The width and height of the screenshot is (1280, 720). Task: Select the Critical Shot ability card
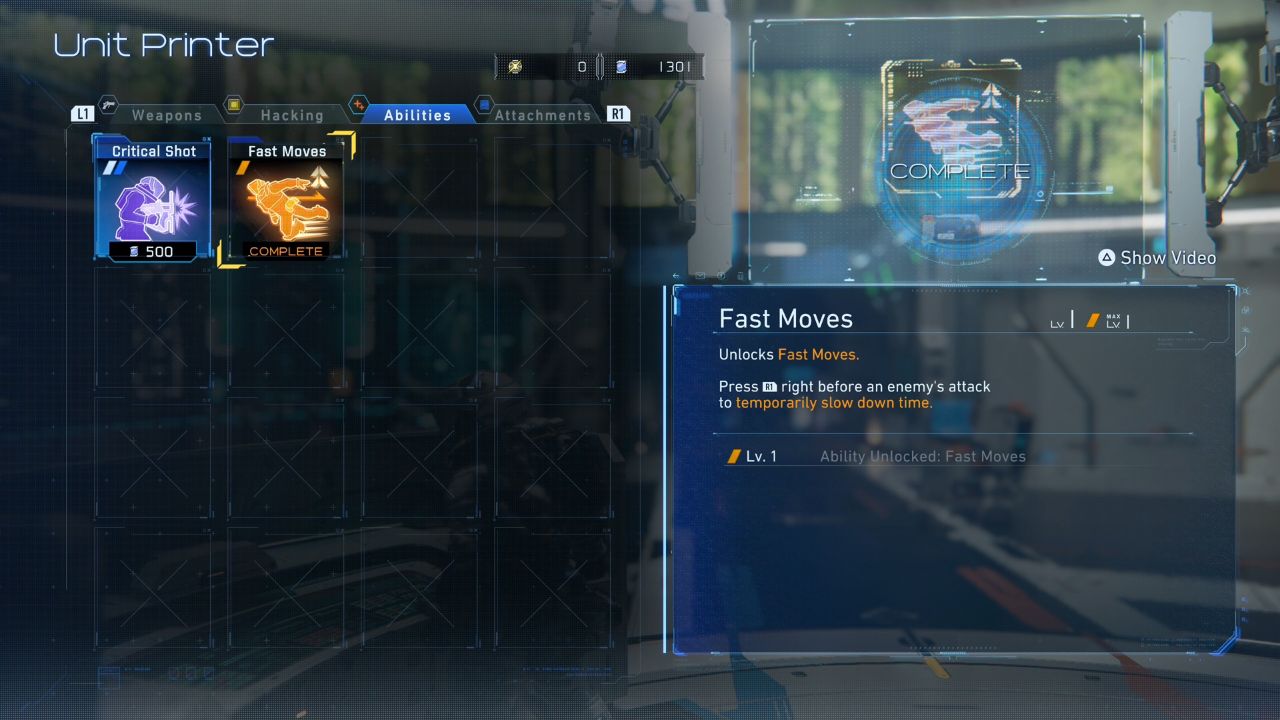(153, 199)
